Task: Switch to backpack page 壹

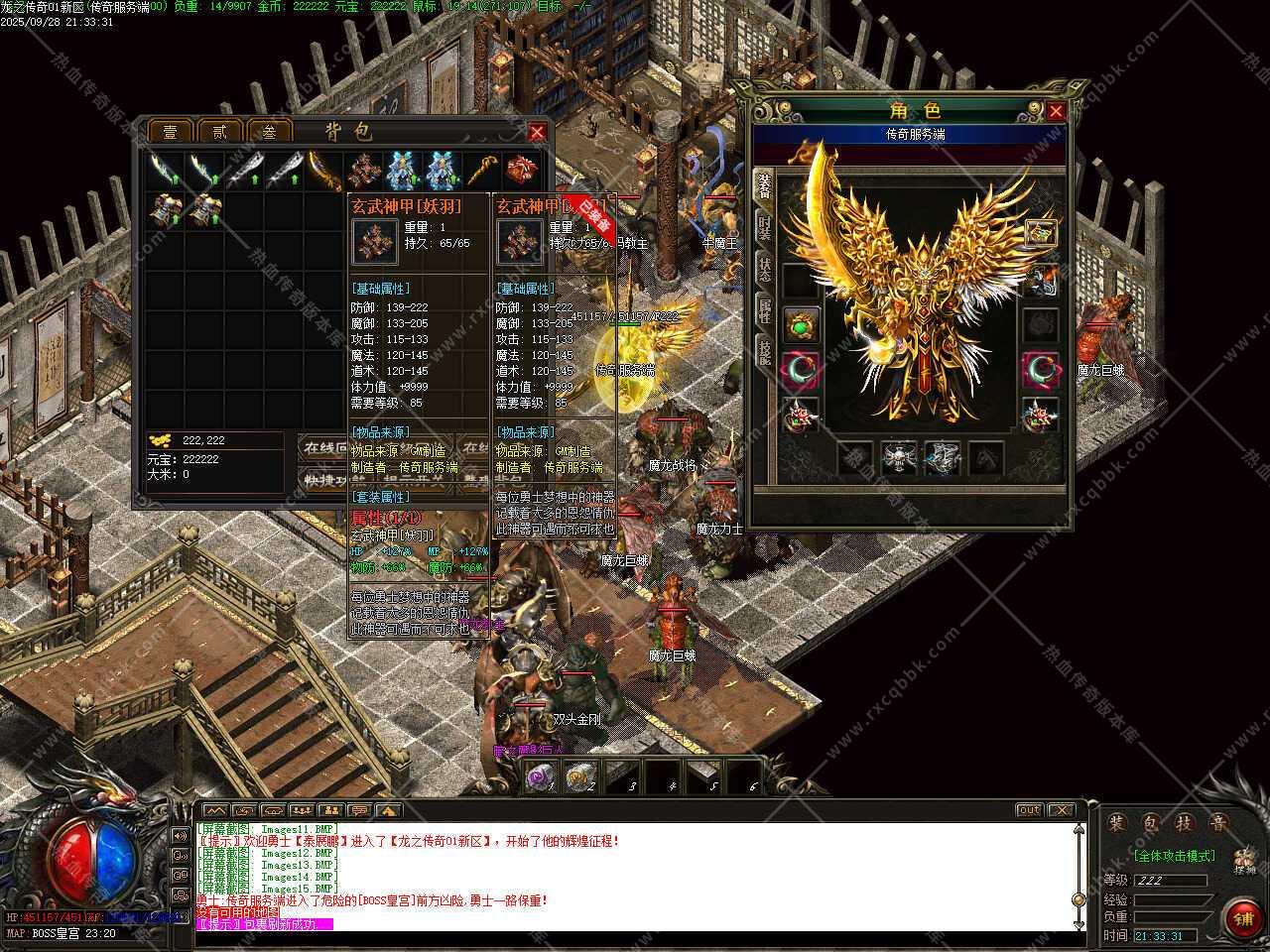Action: pos(170,132)
